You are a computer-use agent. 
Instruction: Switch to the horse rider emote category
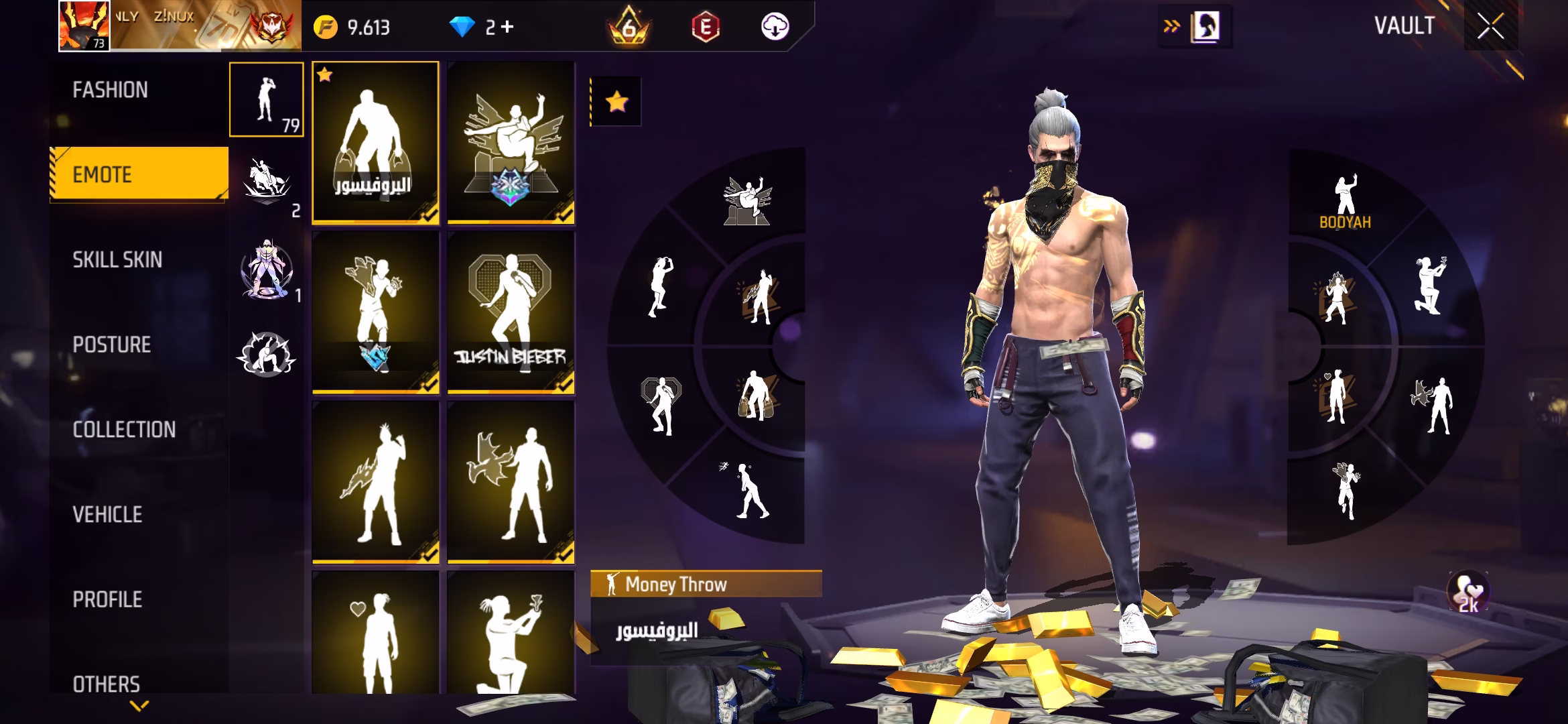tap(266, 184)
